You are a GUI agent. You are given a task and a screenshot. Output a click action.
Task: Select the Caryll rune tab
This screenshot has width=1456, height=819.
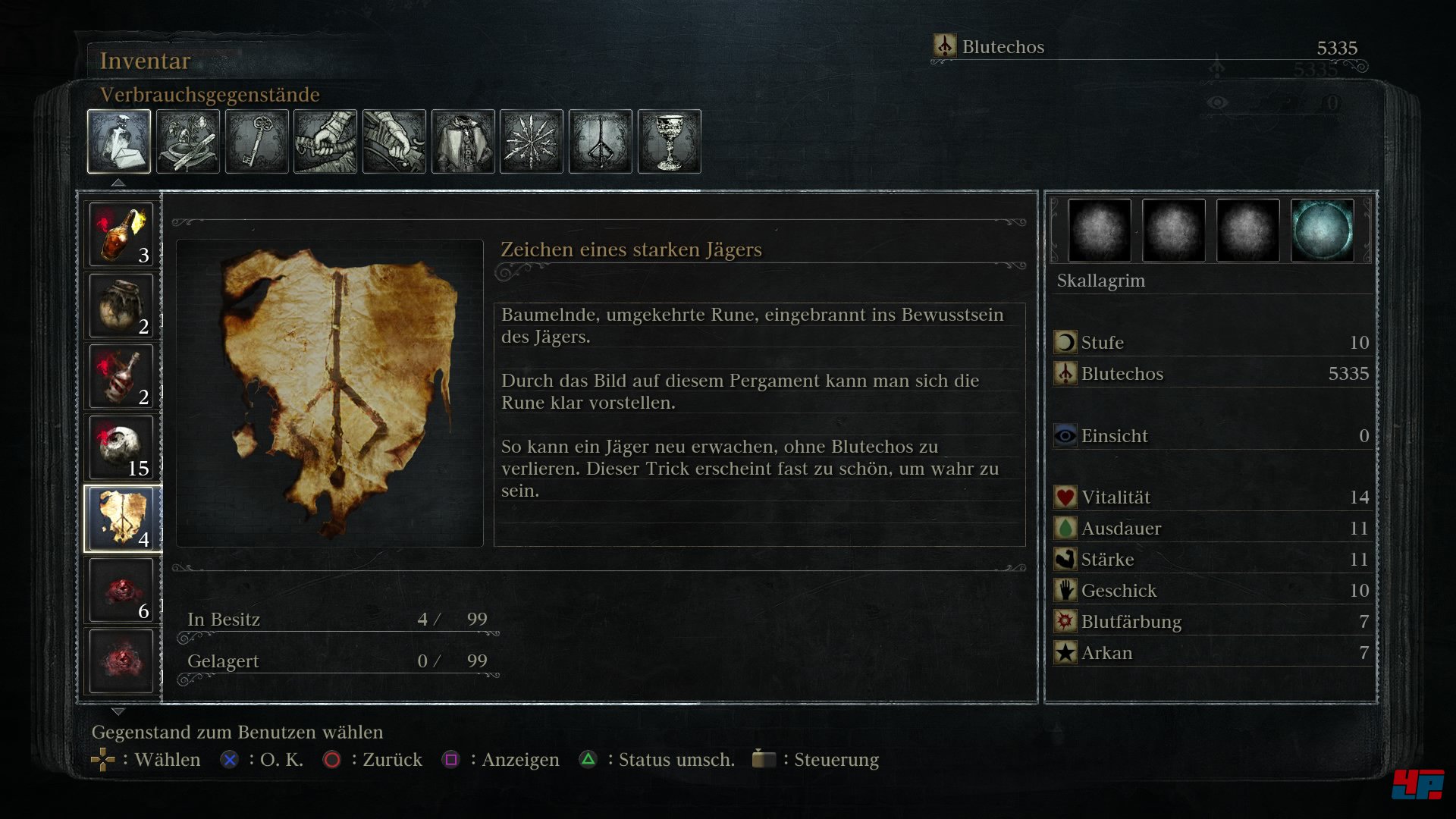(x=601, y=142)
